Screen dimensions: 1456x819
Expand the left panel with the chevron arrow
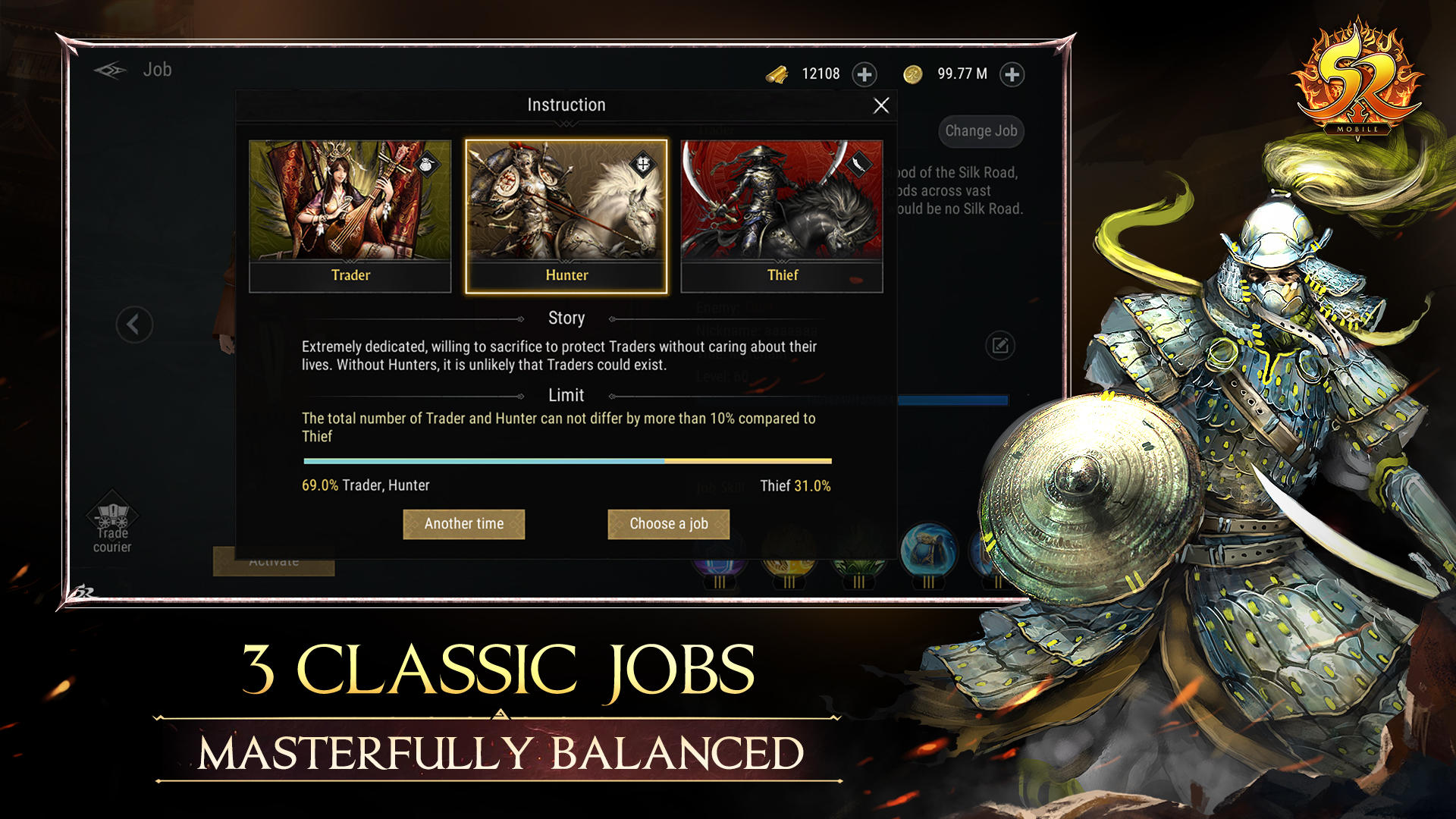[x=134, y=324]
